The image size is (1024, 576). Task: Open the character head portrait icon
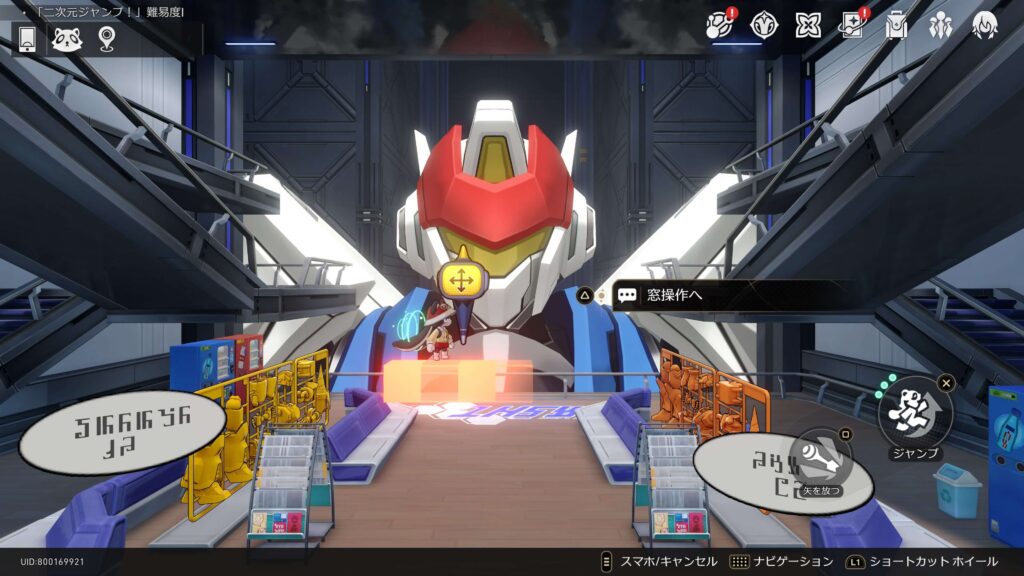coord(985,26)
